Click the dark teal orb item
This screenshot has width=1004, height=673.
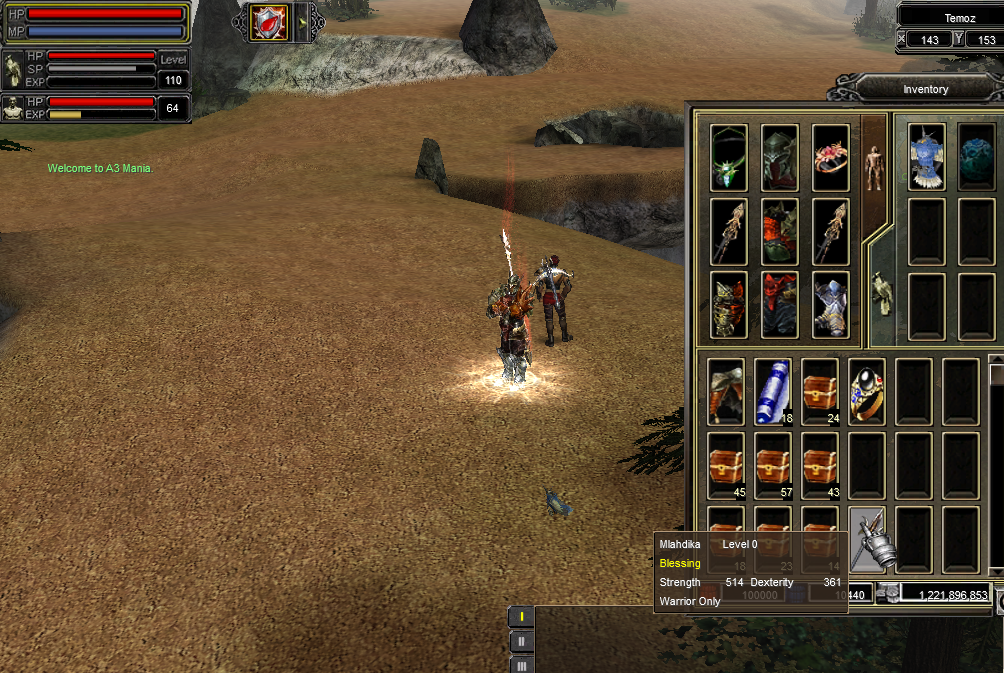(977, 157)
